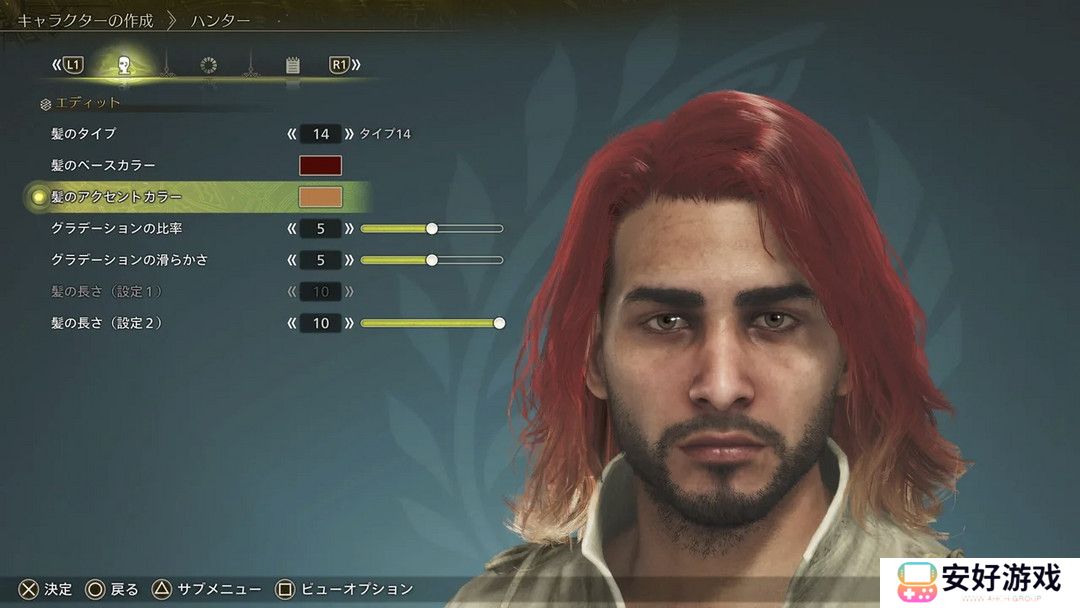Increase グラデーションの比率 with its right arrow
Image resolution: width=1080 pixels, height=608 pixels.
point(349,229)
